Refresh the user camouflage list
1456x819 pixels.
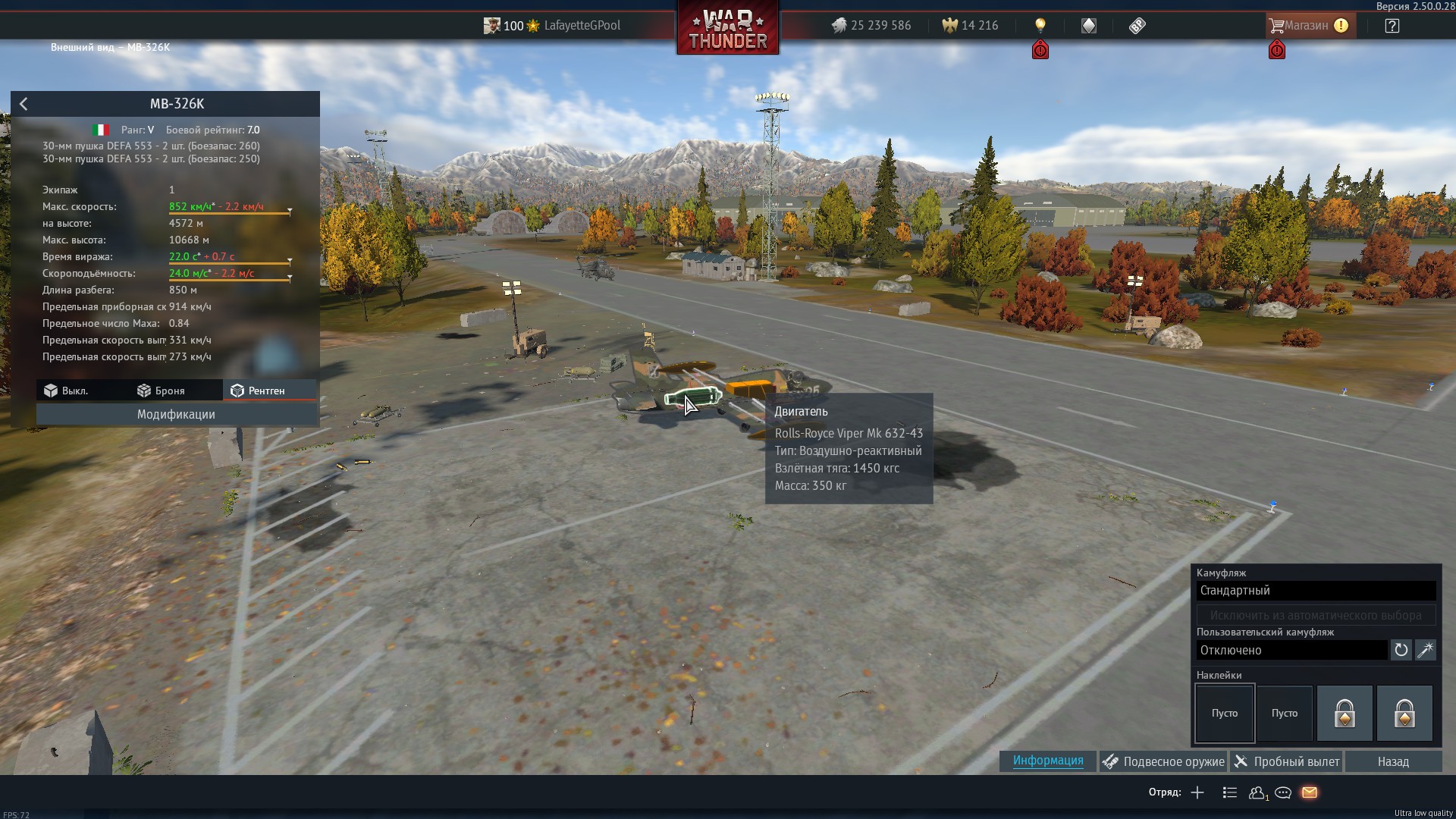(x=1401, y=651)
